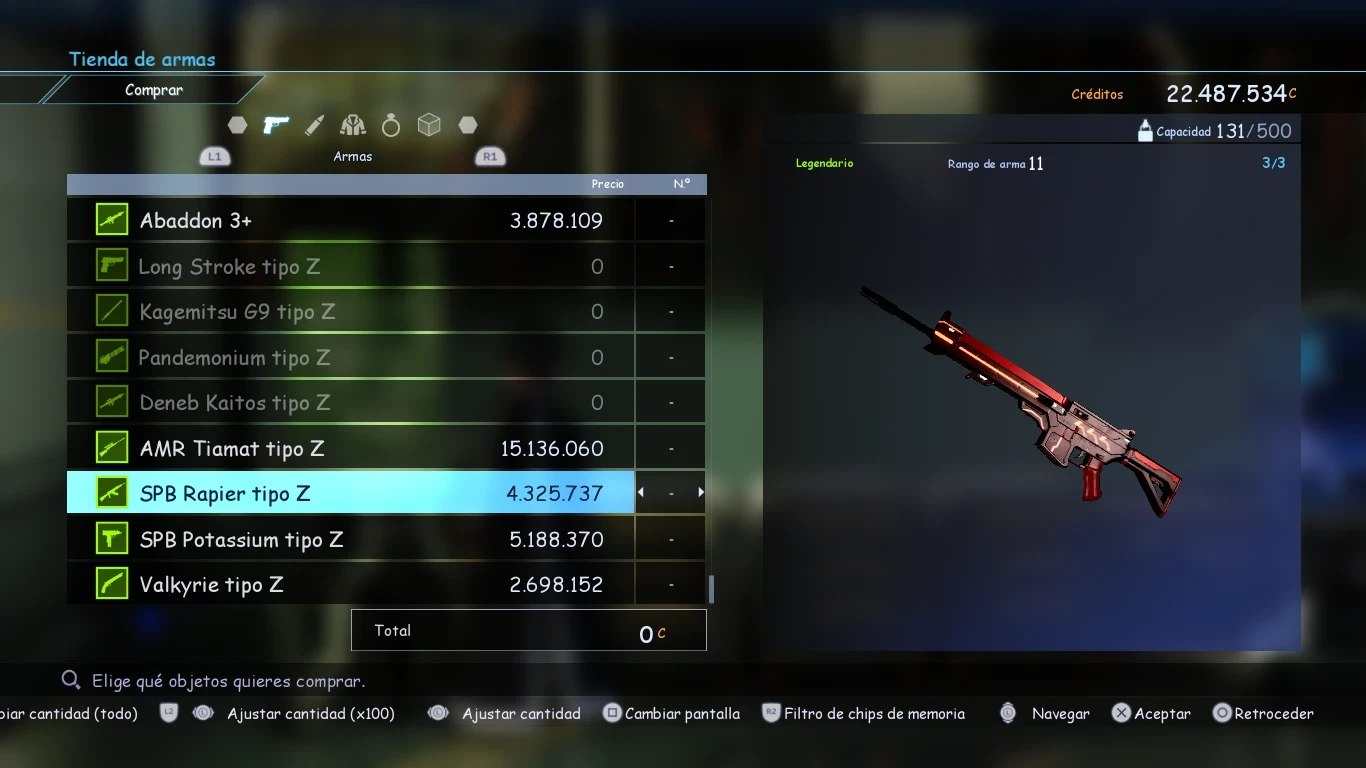This screenshot has width=1366, height=768.
Task: Open the ring accessories category
Action: (390, 124)
